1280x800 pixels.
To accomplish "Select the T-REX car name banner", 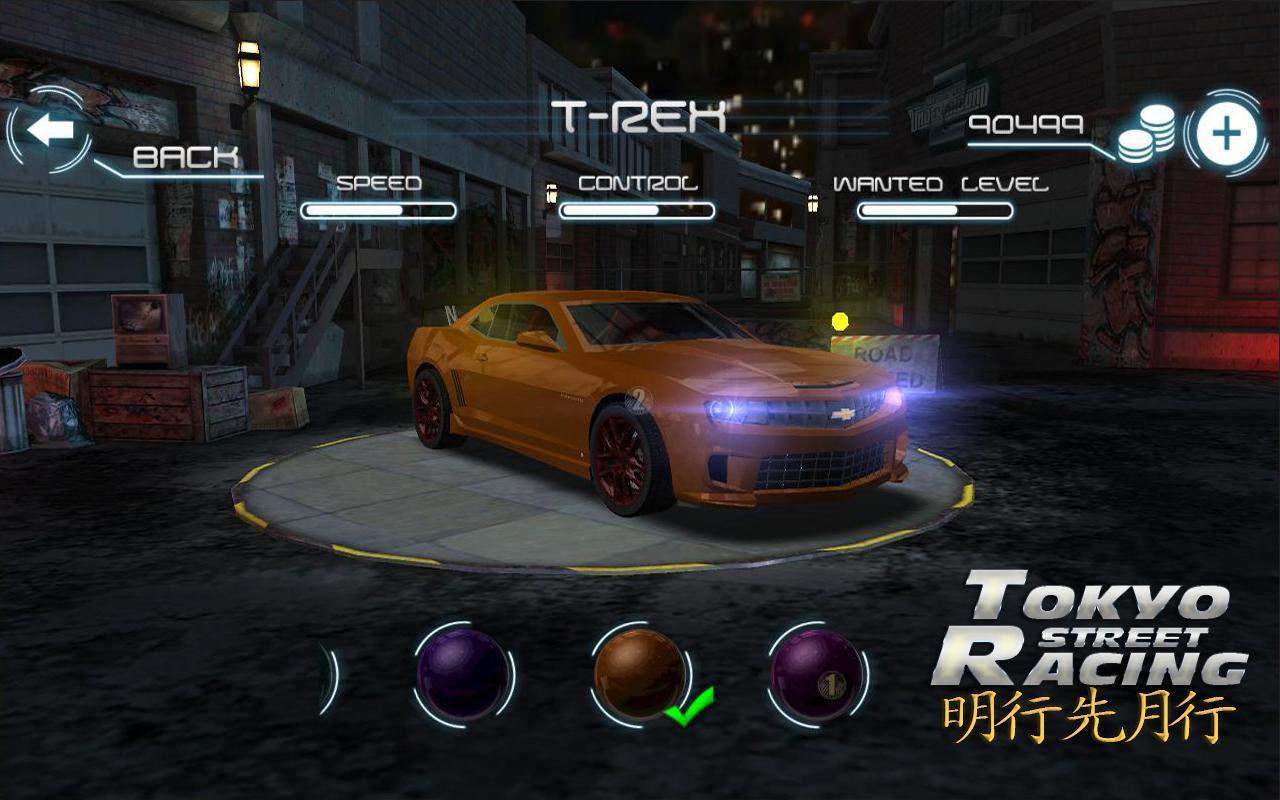I will coord(640,113).
